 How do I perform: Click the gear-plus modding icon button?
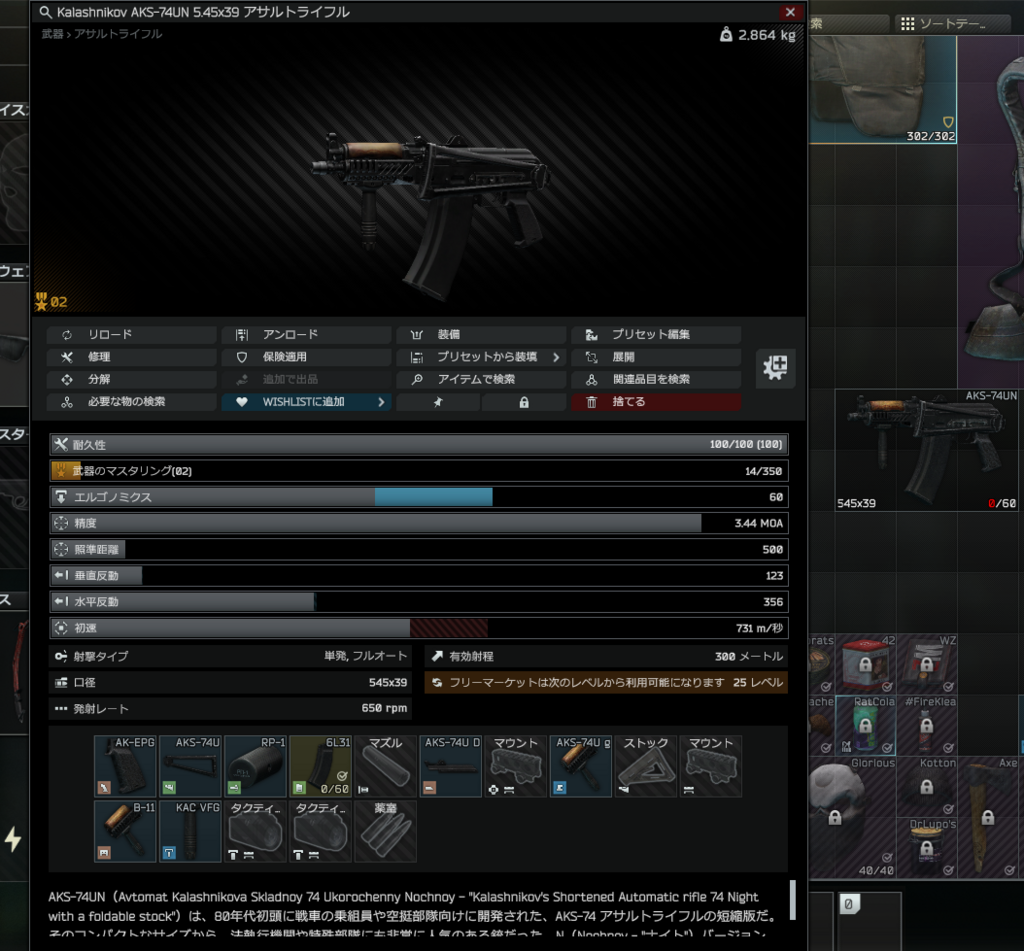point(775,368)
